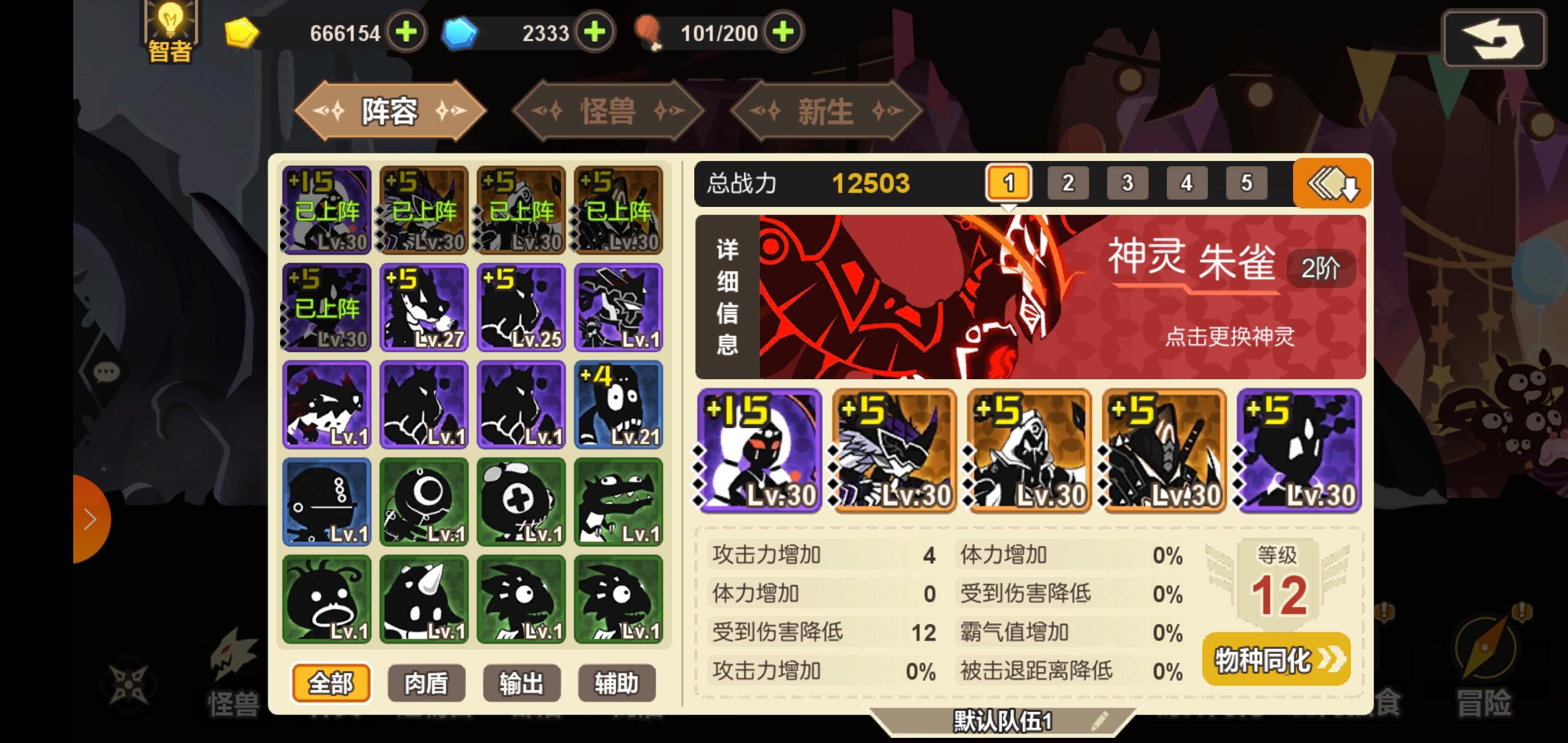Tap the orange card-stack collapse icon beside team slots

point(1332,183)
